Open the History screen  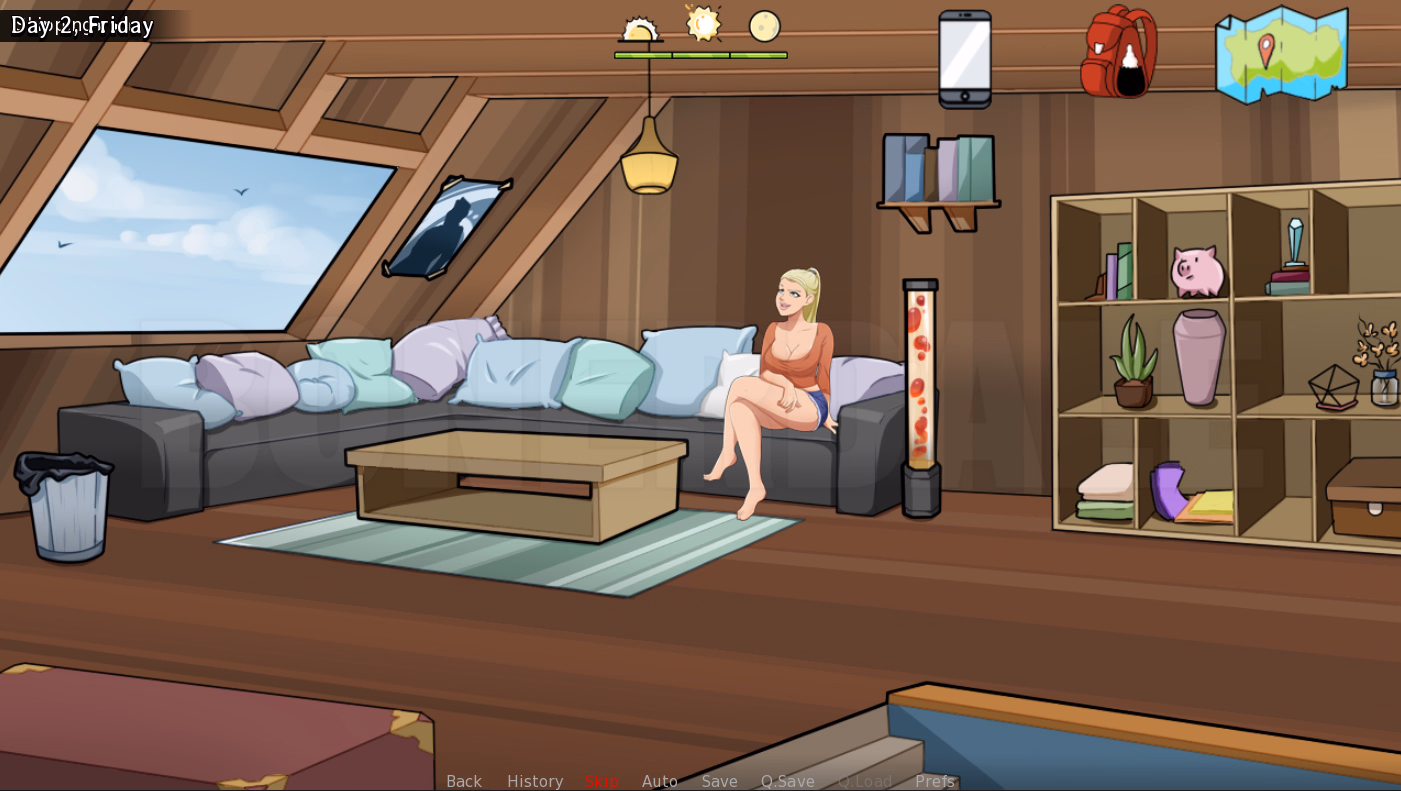tap(535, 781)
